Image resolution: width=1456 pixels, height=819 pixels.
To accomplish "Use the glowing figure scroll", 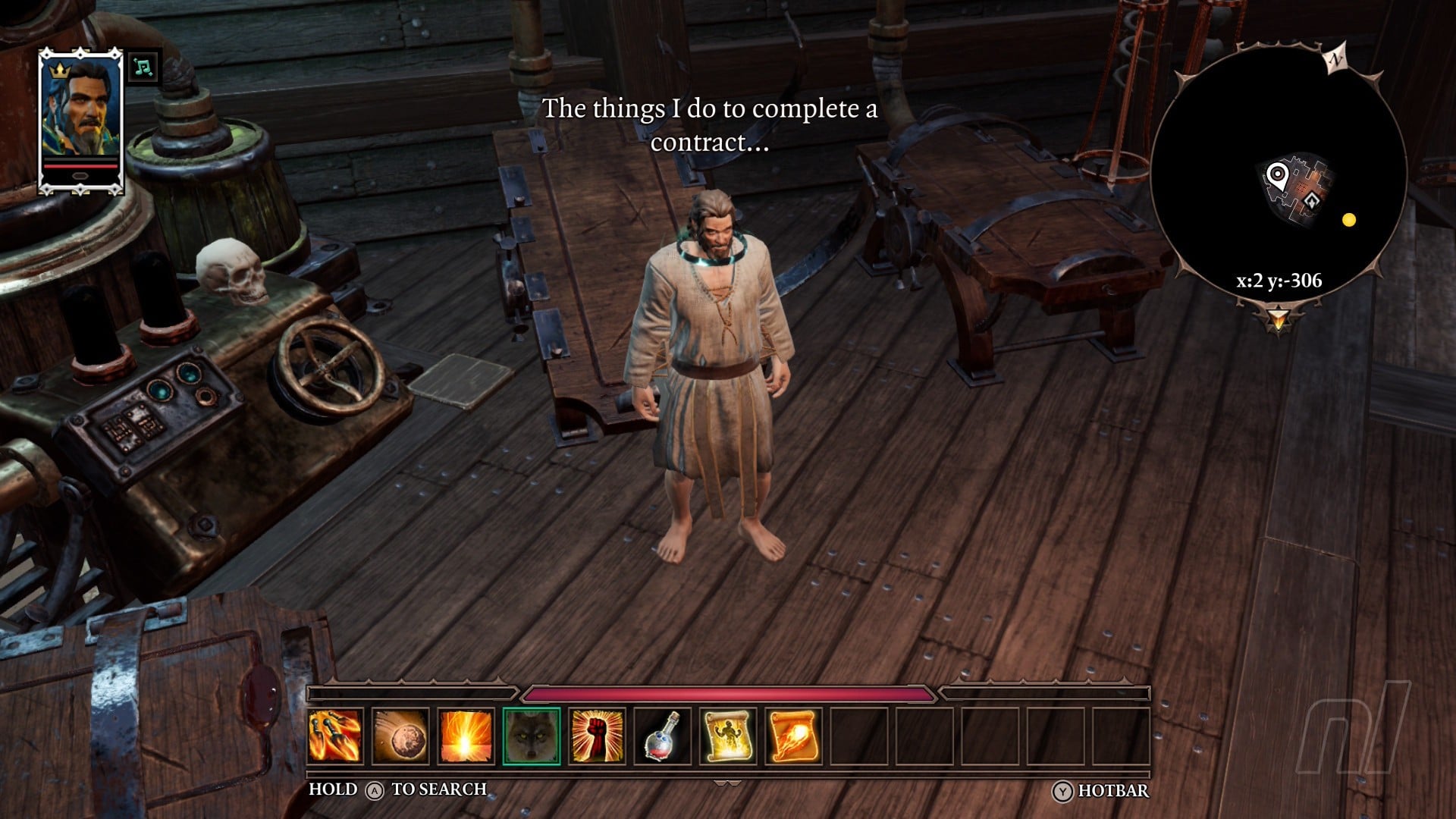I will (727, 735).
